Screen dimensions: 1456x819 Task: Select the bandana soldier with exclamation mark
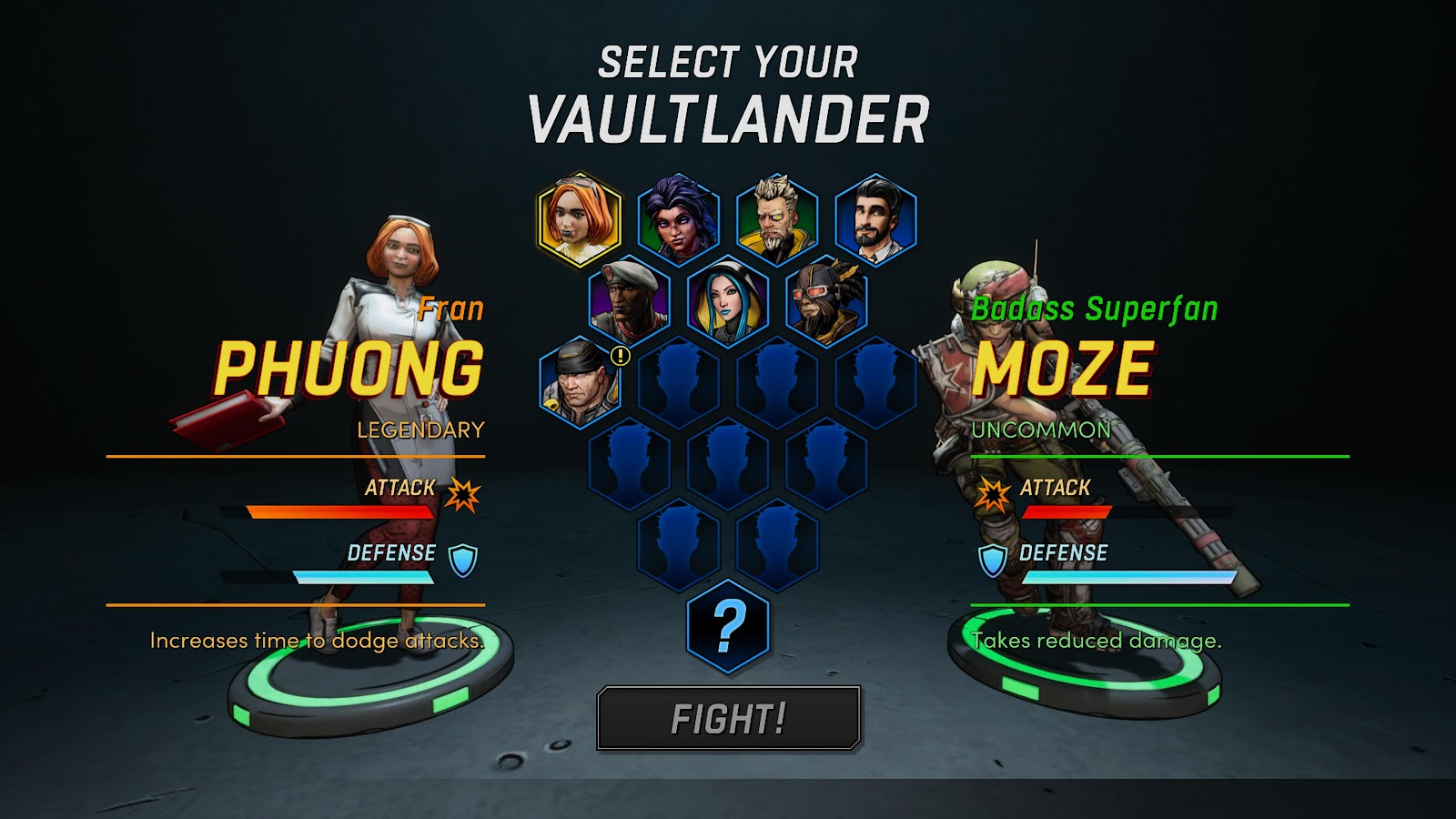click(580, 383)
